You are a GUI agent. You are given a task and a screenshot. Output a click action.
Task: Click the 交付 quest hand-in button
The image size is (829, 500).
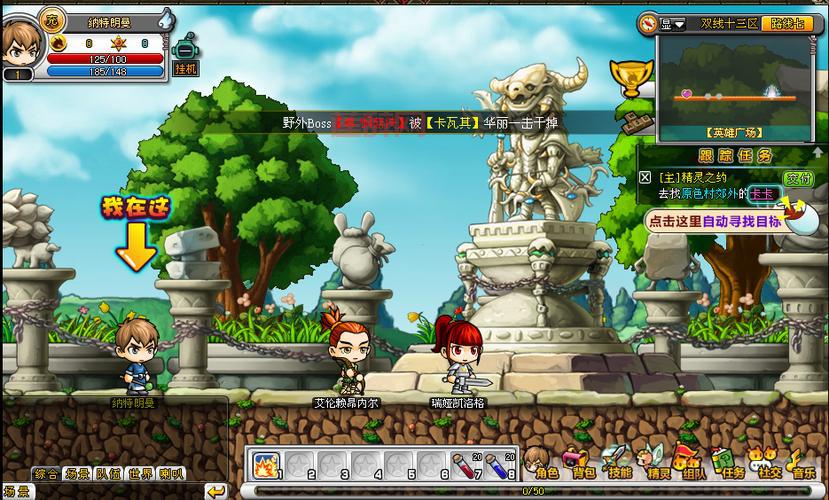[x=797, y=177]
